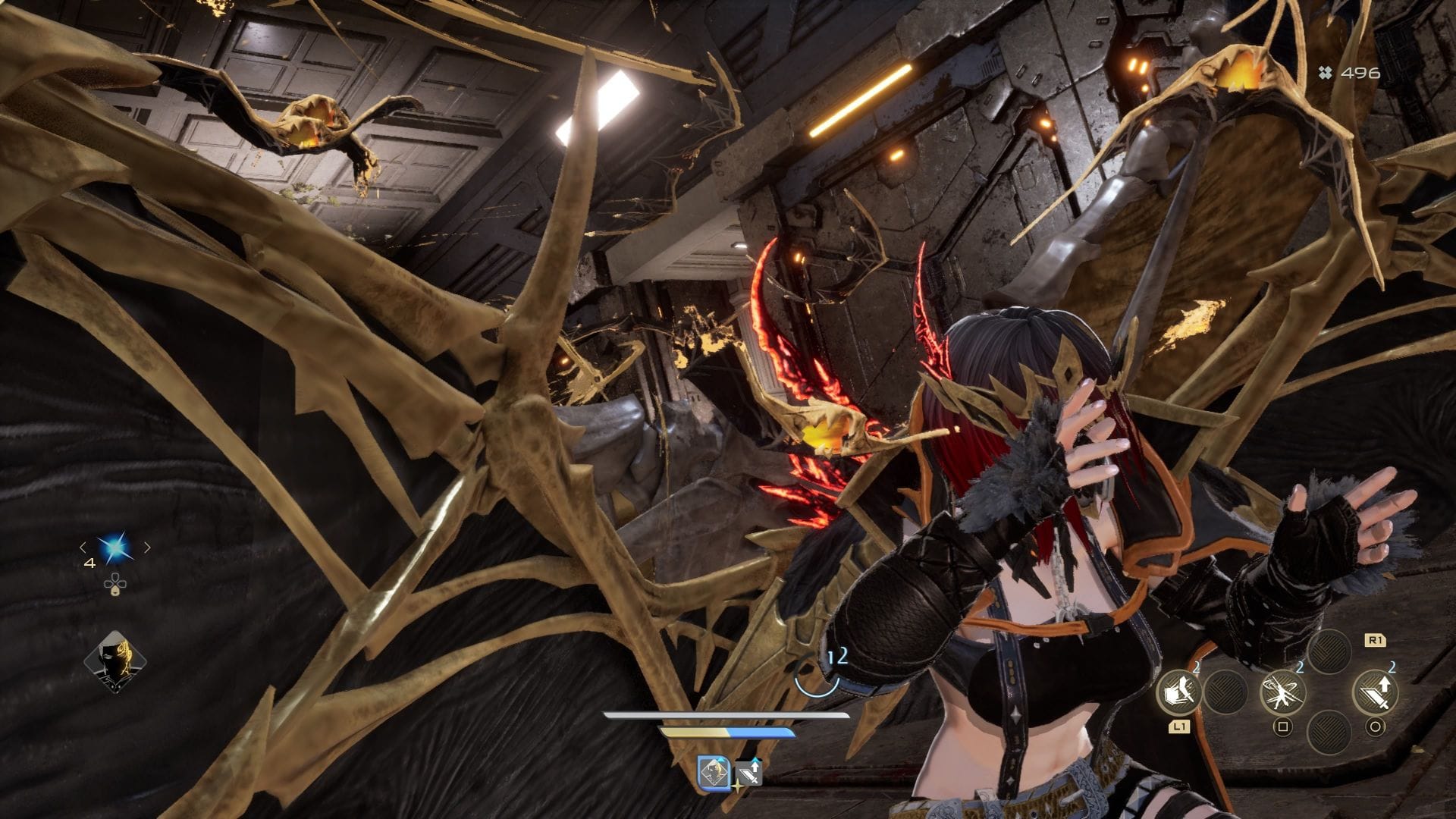Select the partner portrait icon

tap(115, 662)
